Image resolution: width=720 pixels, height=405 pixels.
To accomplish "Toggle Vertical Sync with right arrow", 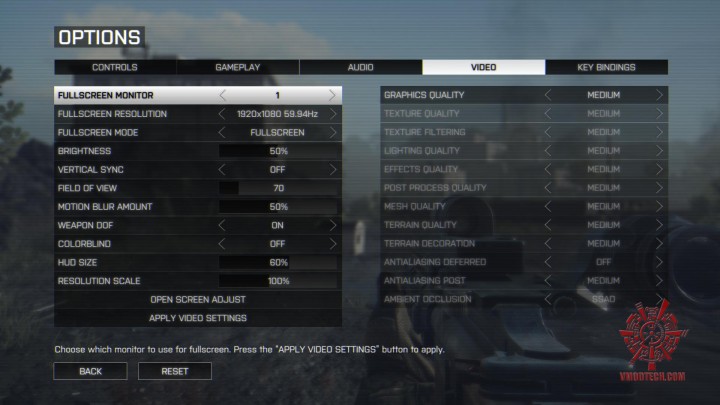I will 333,170.
